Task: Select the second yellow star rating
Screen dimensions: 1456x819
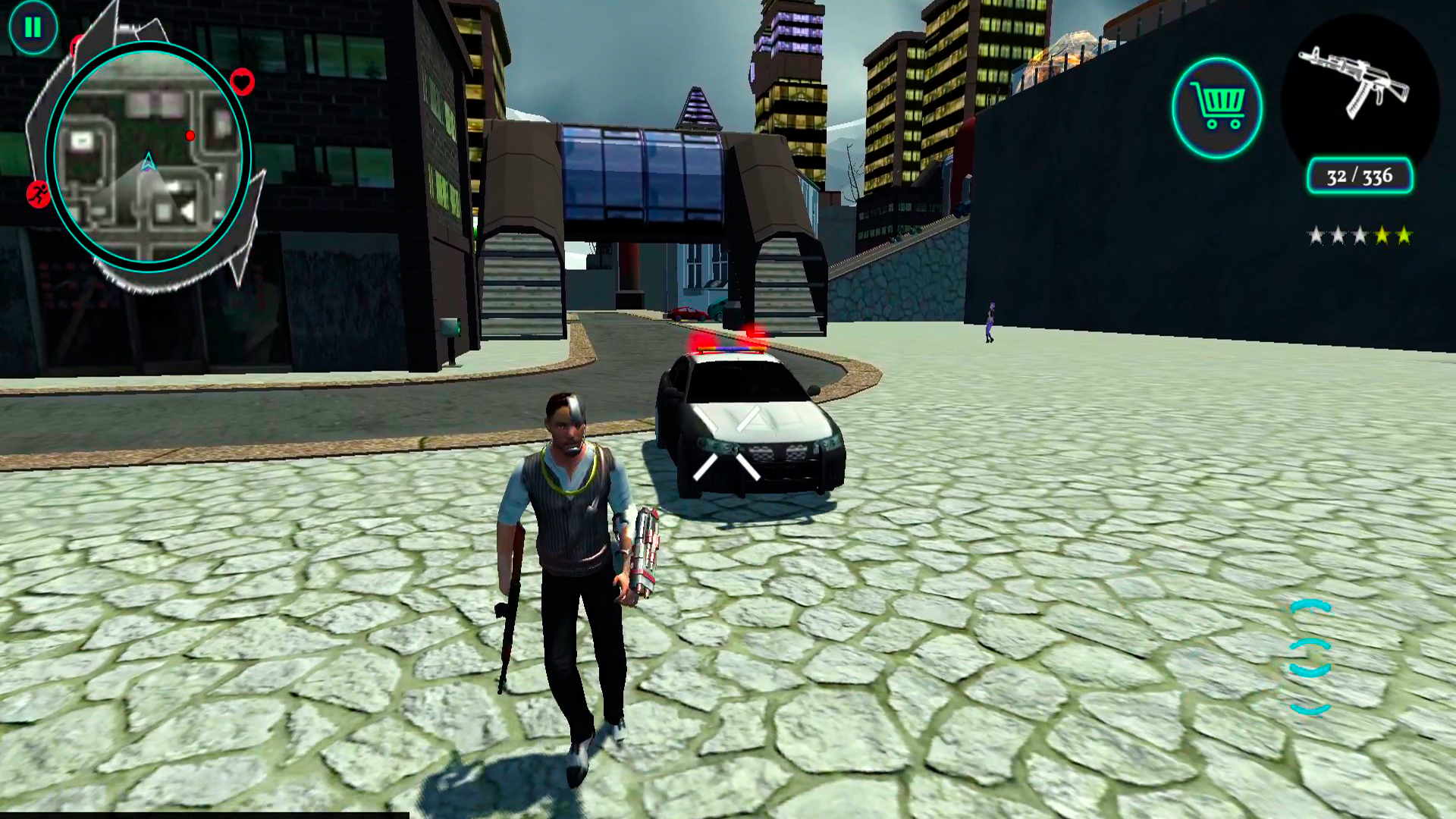Action: (x=1404, y=234)
